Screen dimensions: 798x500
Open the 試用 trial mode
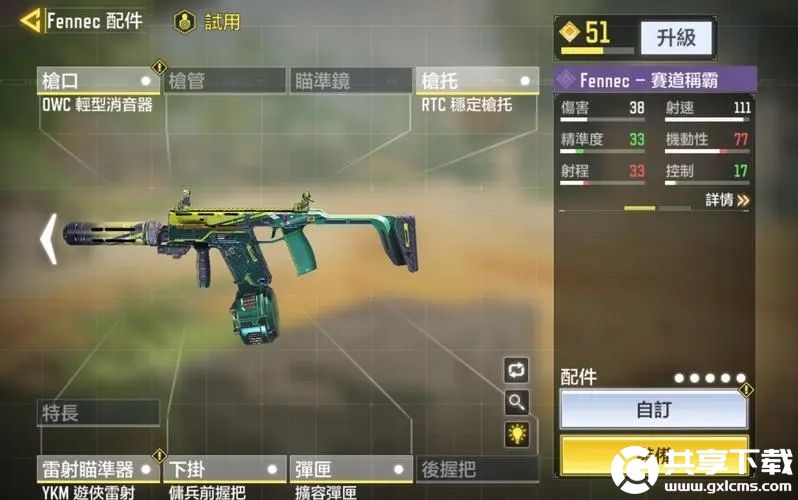click(208, 22)
